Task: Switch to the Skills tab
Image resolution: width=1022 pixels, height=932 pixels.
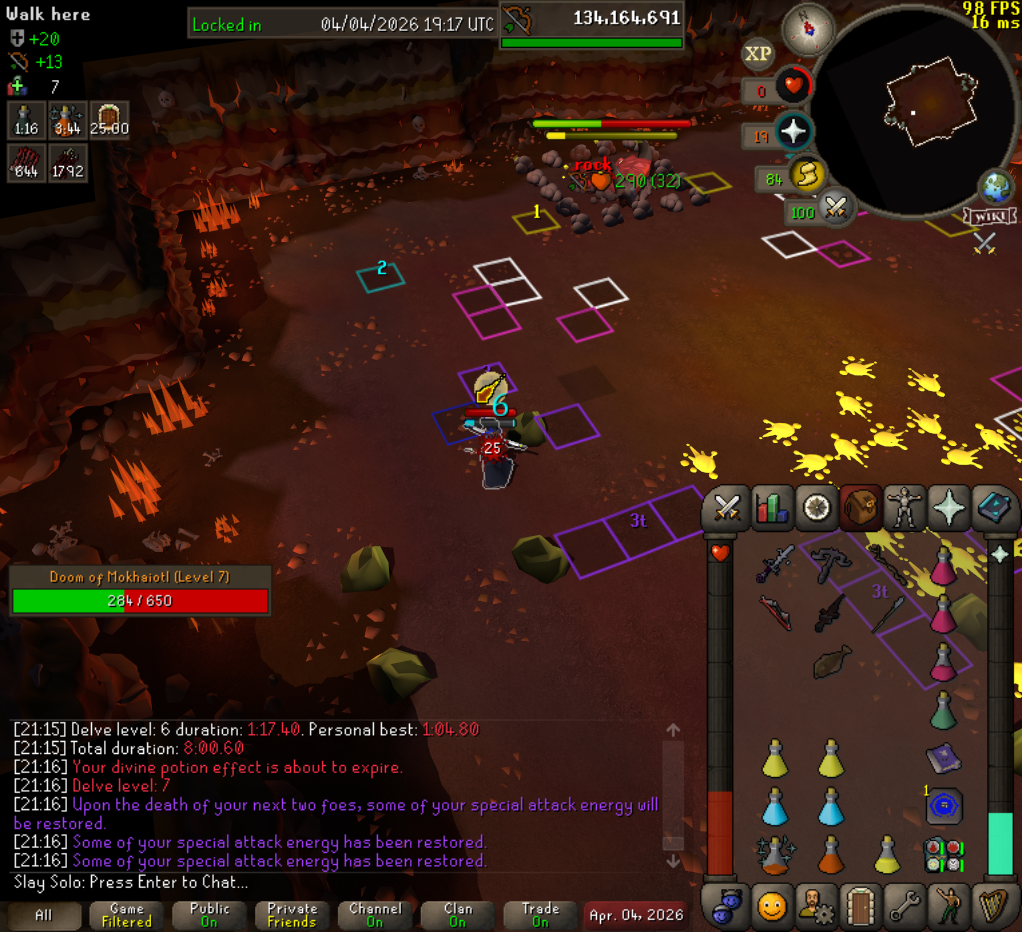Action: point(771,508)
